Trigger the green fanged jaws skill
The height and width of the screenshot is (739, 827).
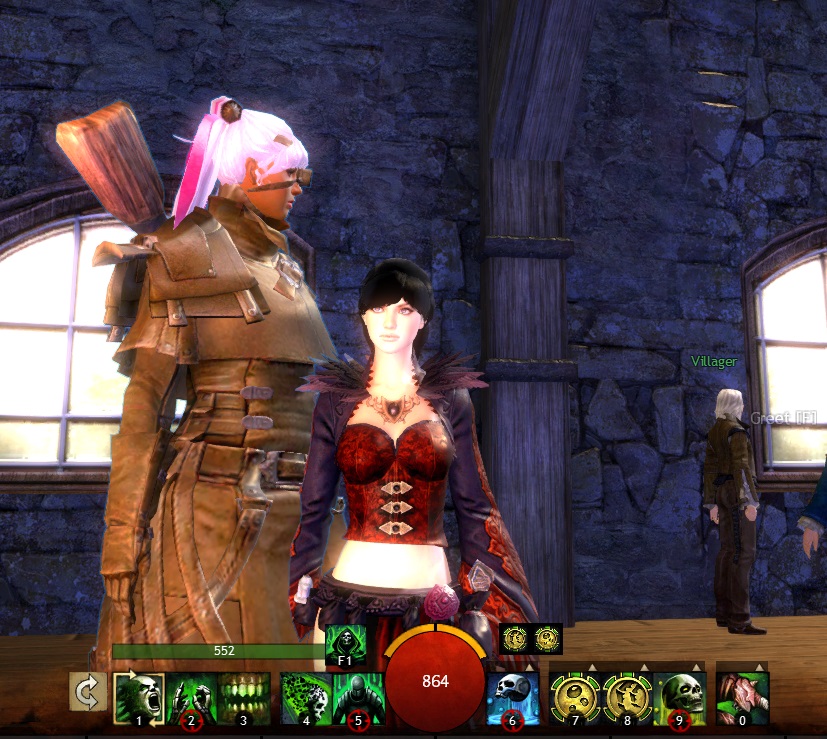tap(244, 695)
